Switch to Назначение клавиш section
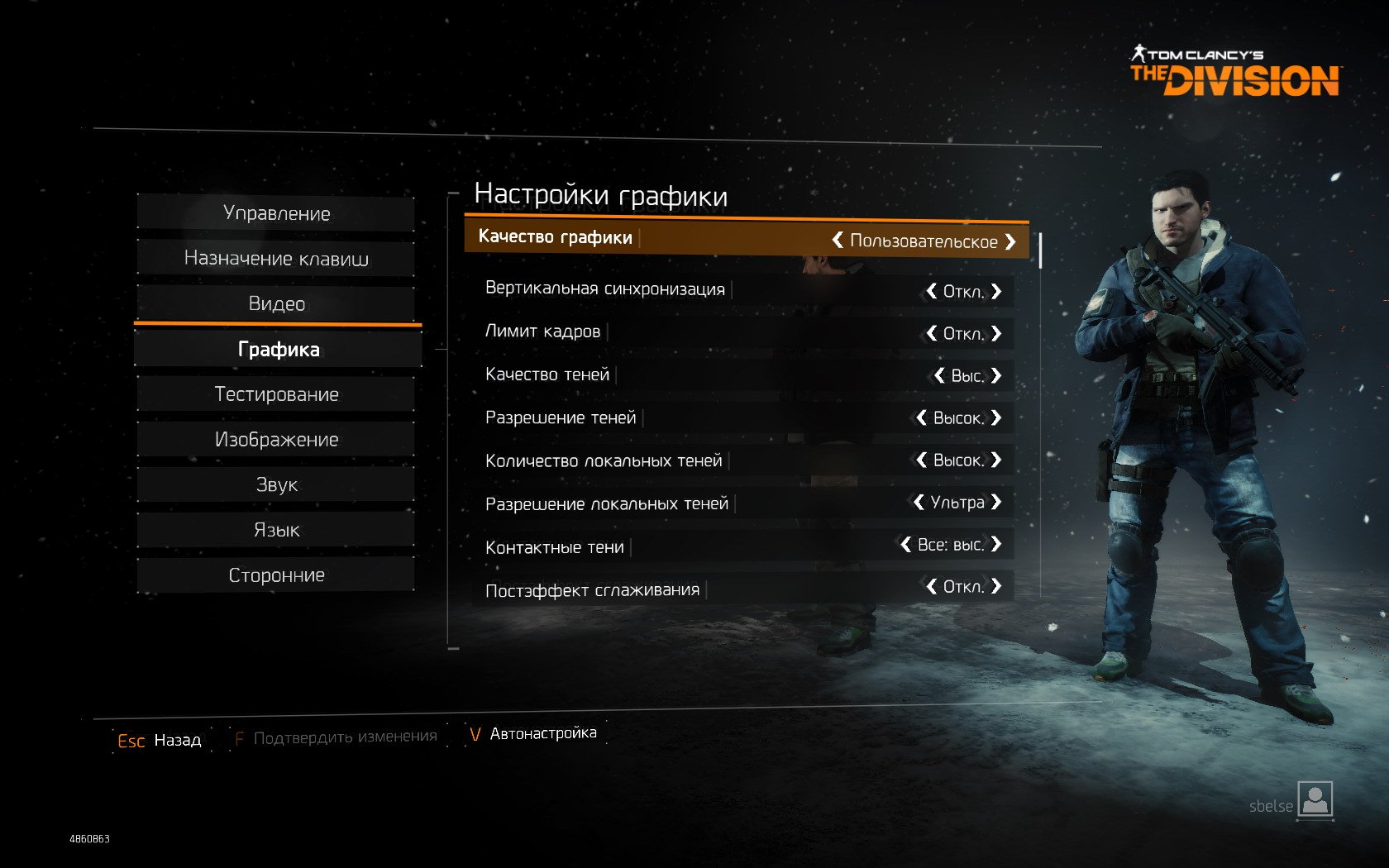The image size is (1389, 868). 276,259
